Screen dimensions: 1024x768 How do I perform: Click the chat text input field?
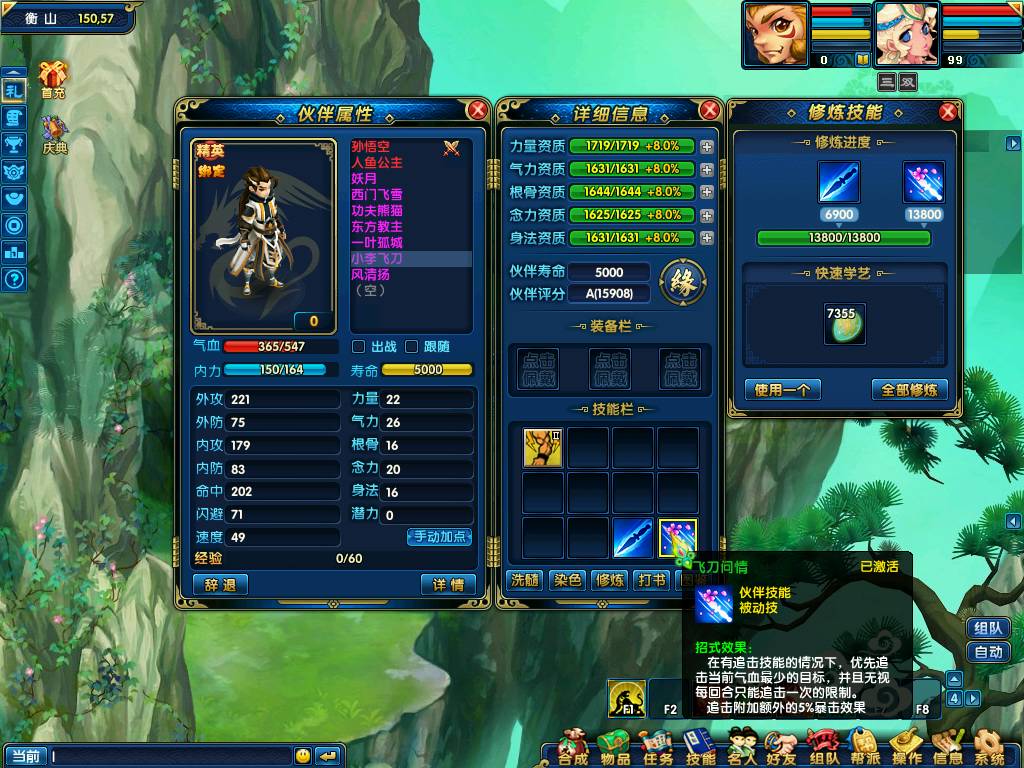coord(170,756)
